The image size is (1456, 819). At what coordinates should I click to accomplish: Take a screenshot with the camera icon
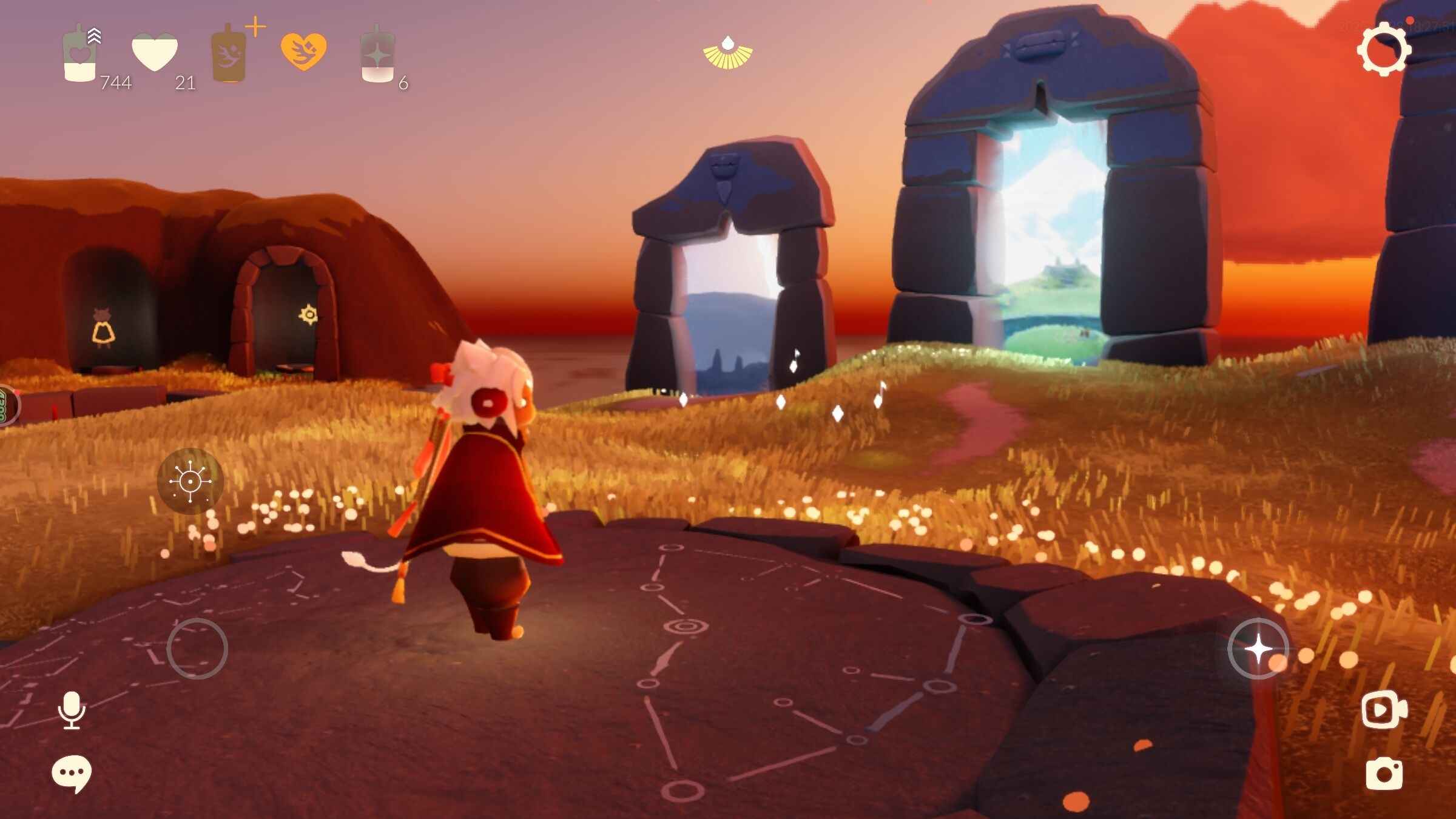point(1384,773)
